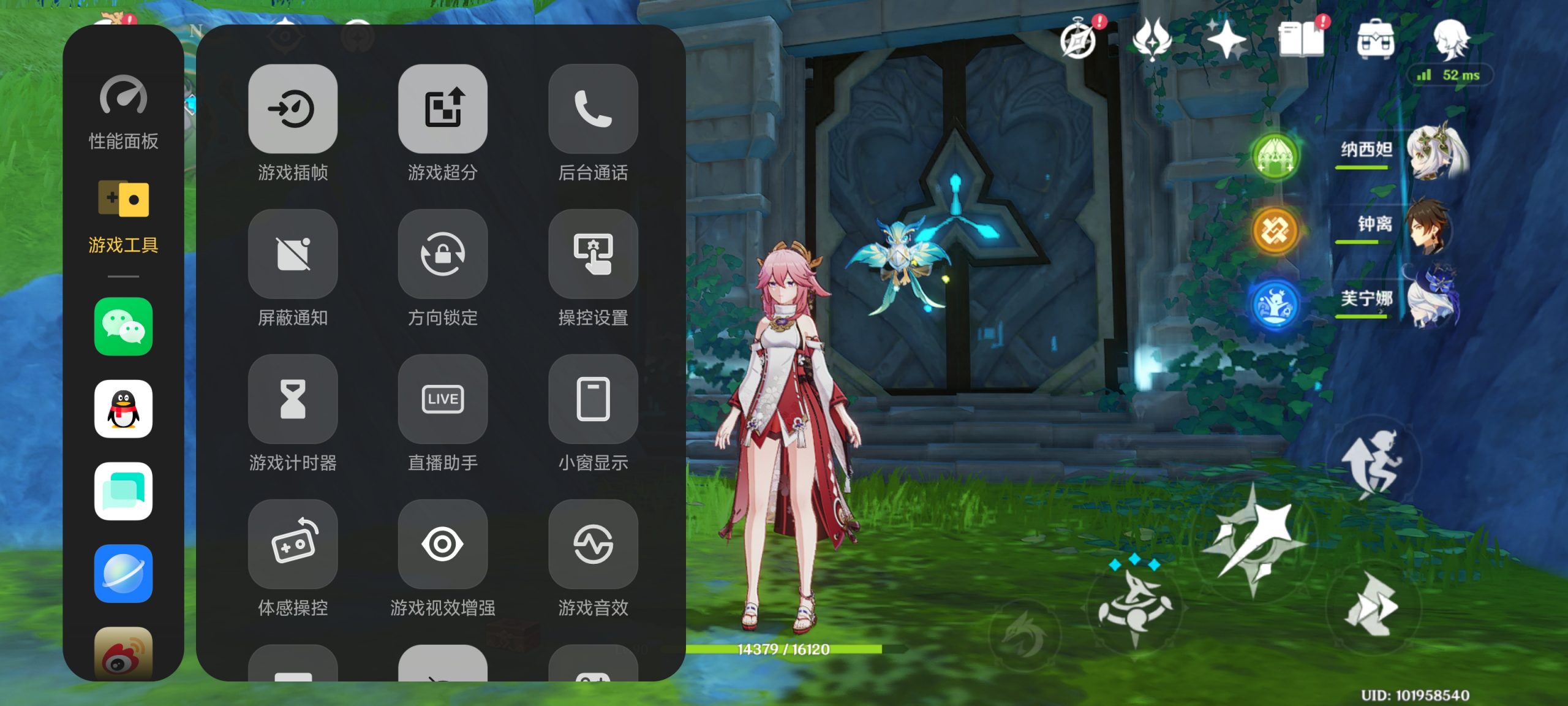Enable 游戏视效增强 visual enhancement
The height and width of the screenshot is (706, 1568).
click(442, 544)
